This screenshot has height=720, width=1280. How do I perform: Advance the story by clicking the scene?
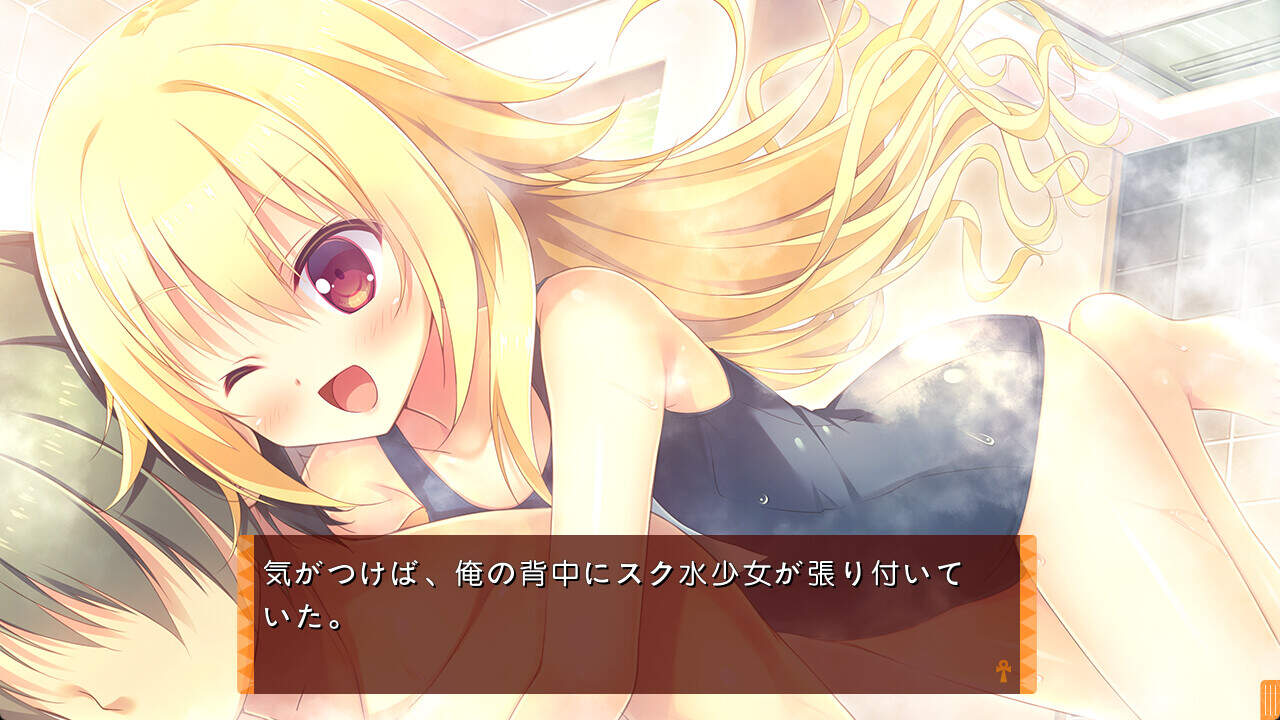click(640, 300)
